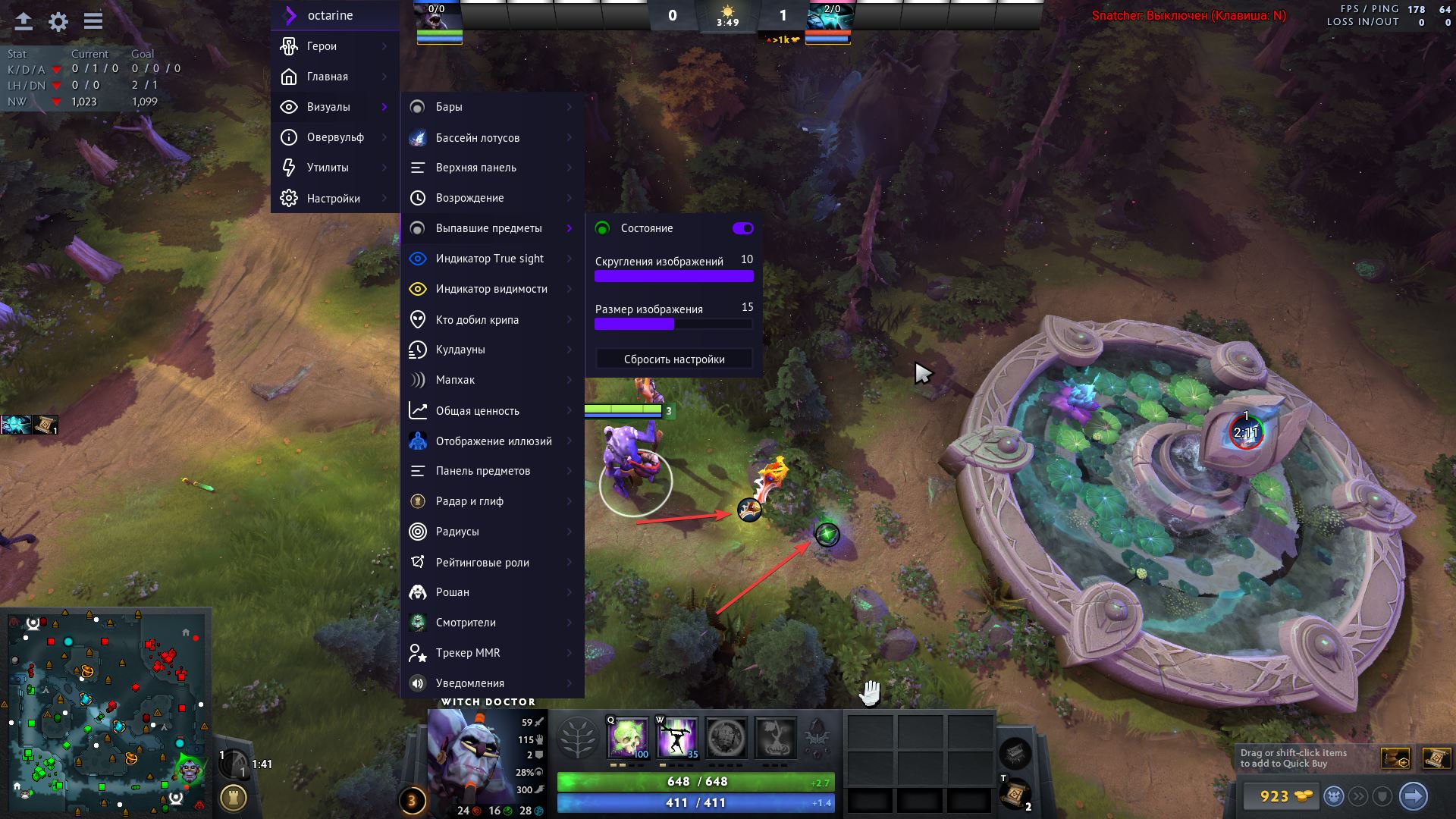Open the Рошан submenu
The height and width of the screenshot is (819, 1456).
[491, 592]
